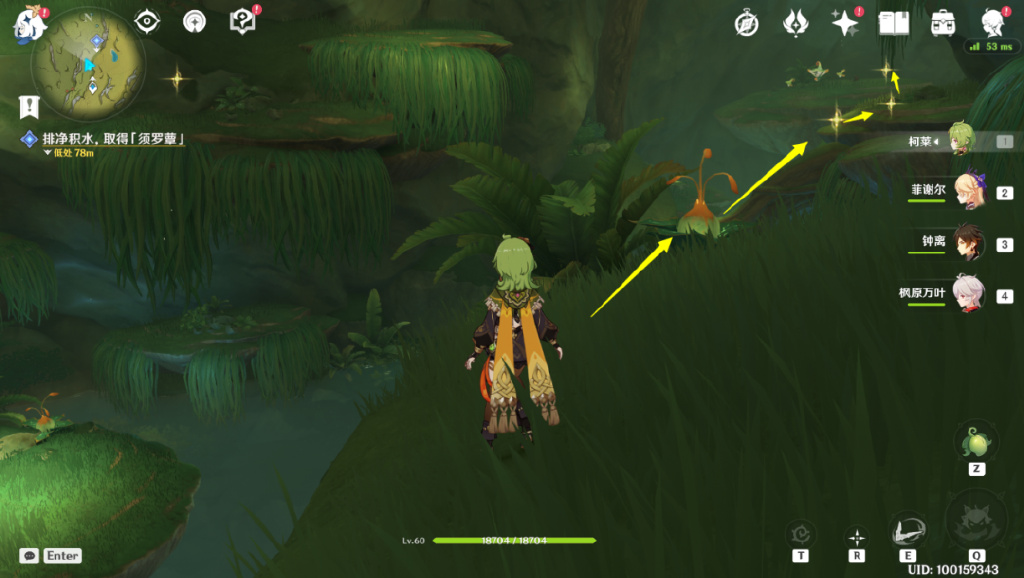Switch to party member 钟离
The width and height of the screenshot is (1024, 578).
coord(968,243)
